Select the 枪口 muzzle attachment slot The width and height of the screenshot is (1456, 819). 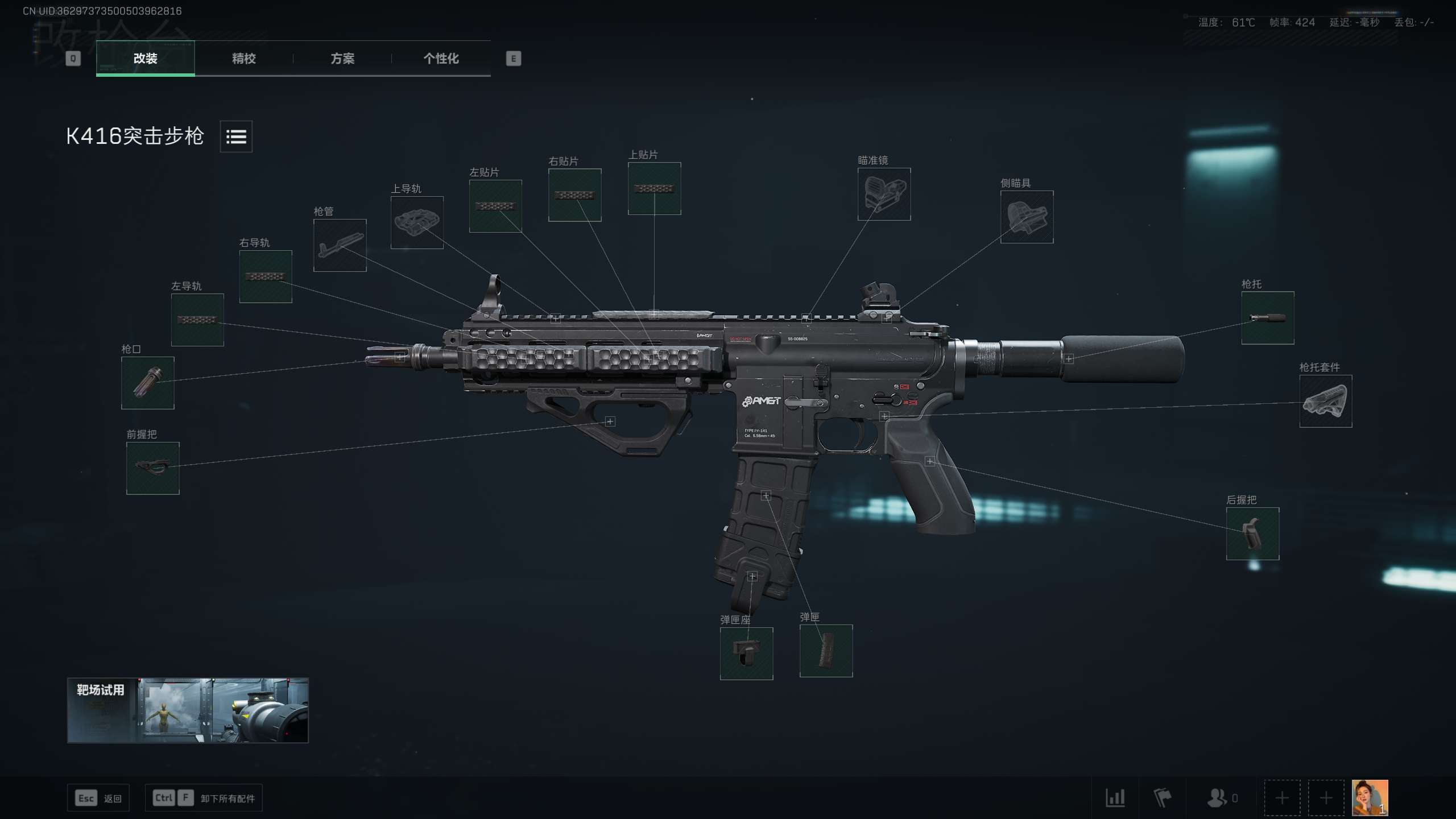147,383
